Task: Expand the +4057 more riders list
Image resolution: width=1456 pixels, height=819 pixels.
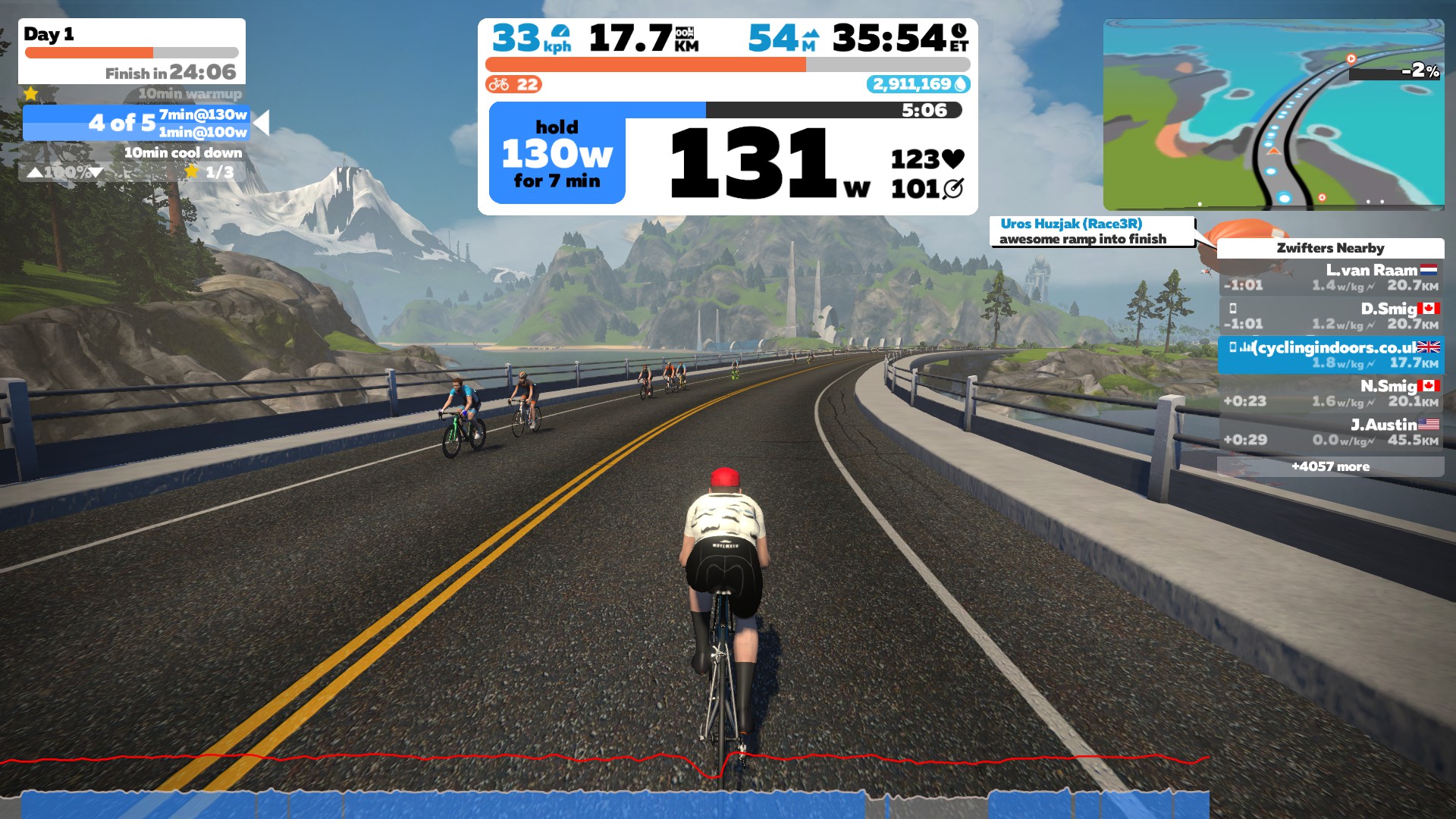Action: tap(1329, 466)
